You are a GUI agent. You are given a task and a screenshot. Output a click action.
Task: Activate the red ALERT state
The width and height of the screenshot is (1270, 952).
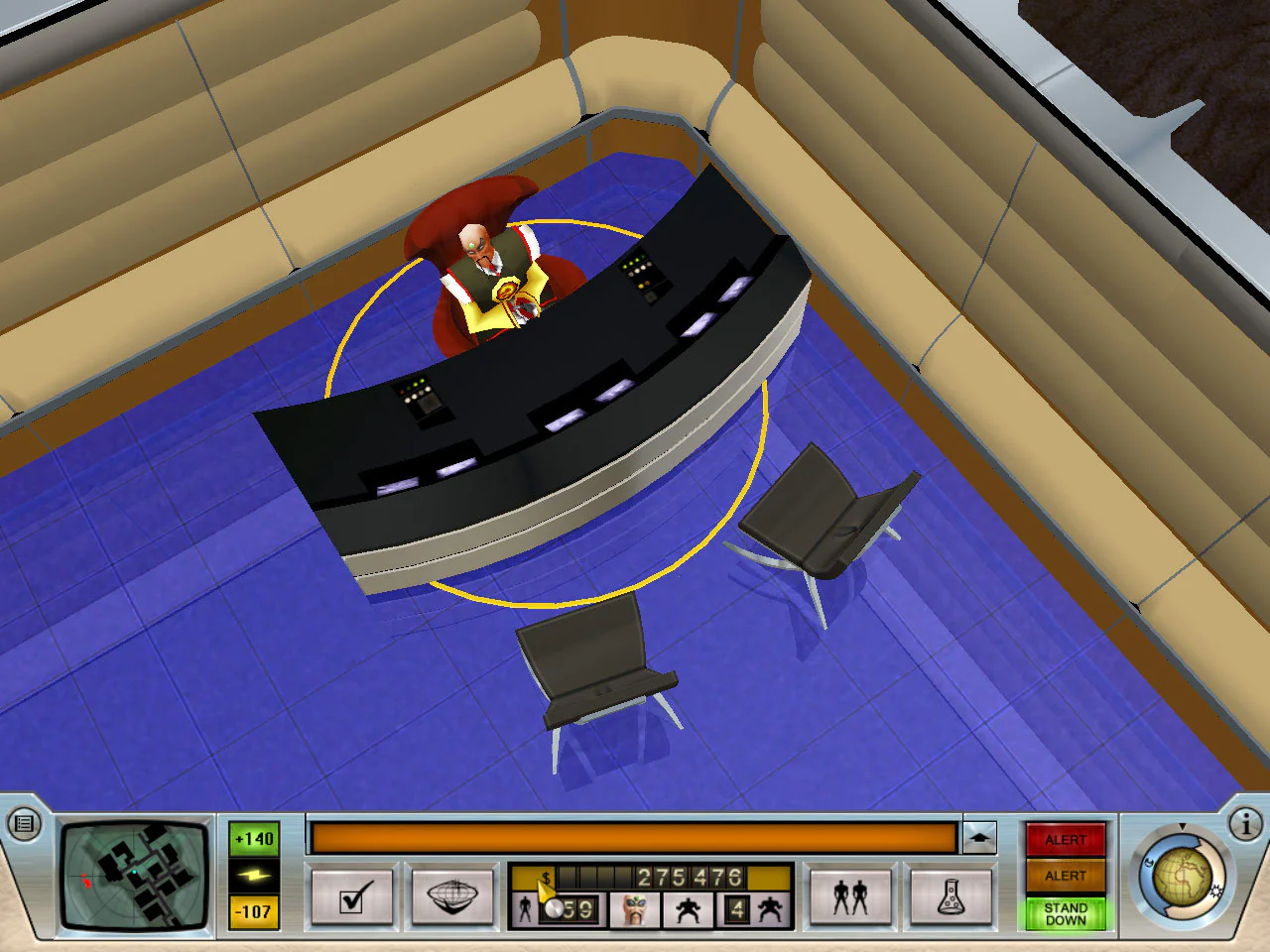[x=1067, y=839]
